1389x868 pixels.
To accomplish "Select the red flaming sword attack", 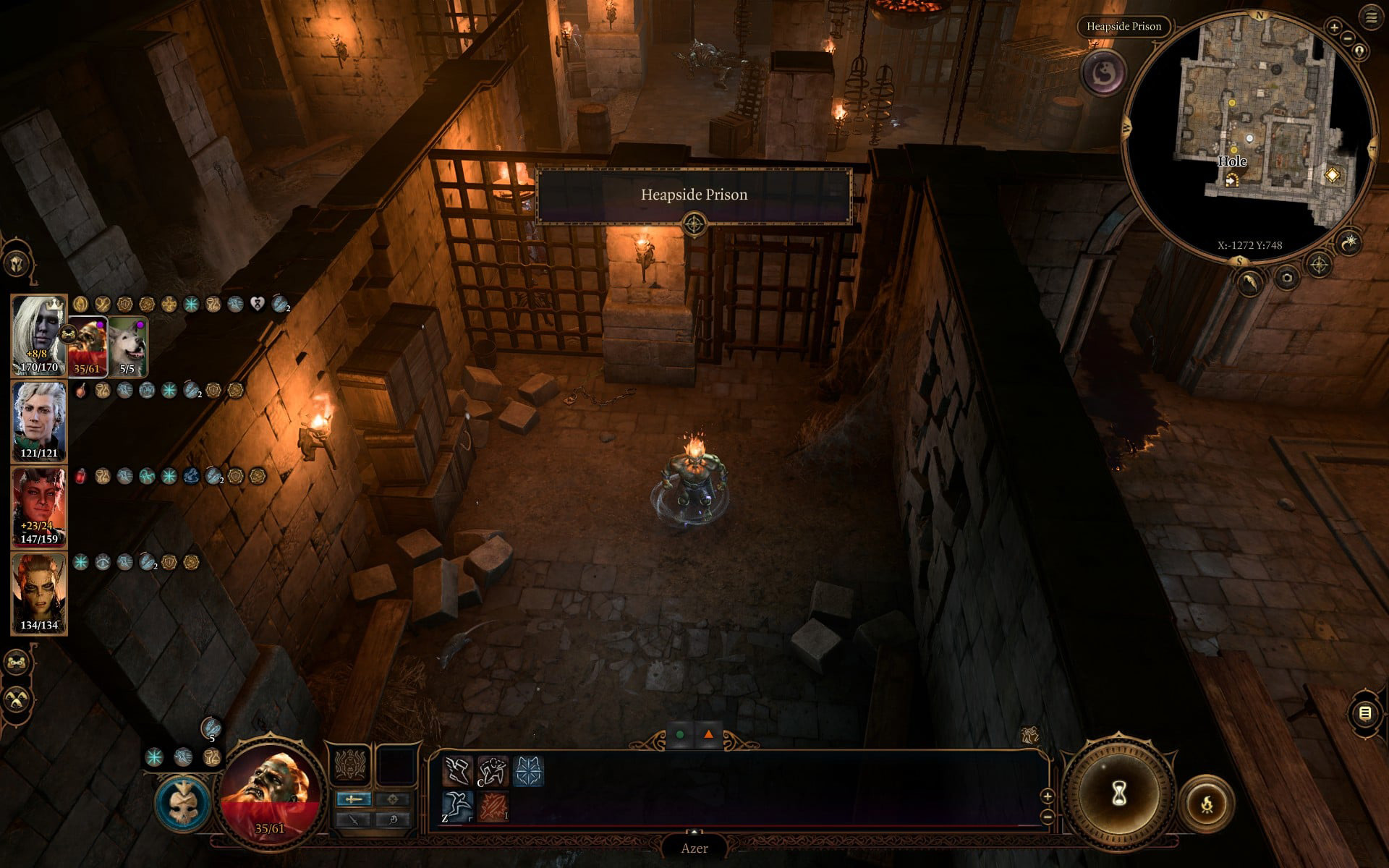I will [x=493, y=806].
